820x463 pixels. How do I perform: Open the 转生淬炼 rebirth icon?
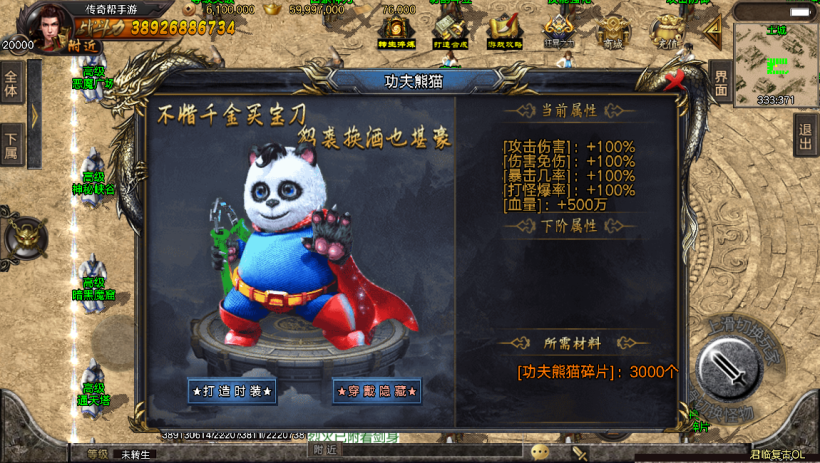pos(397,32)
